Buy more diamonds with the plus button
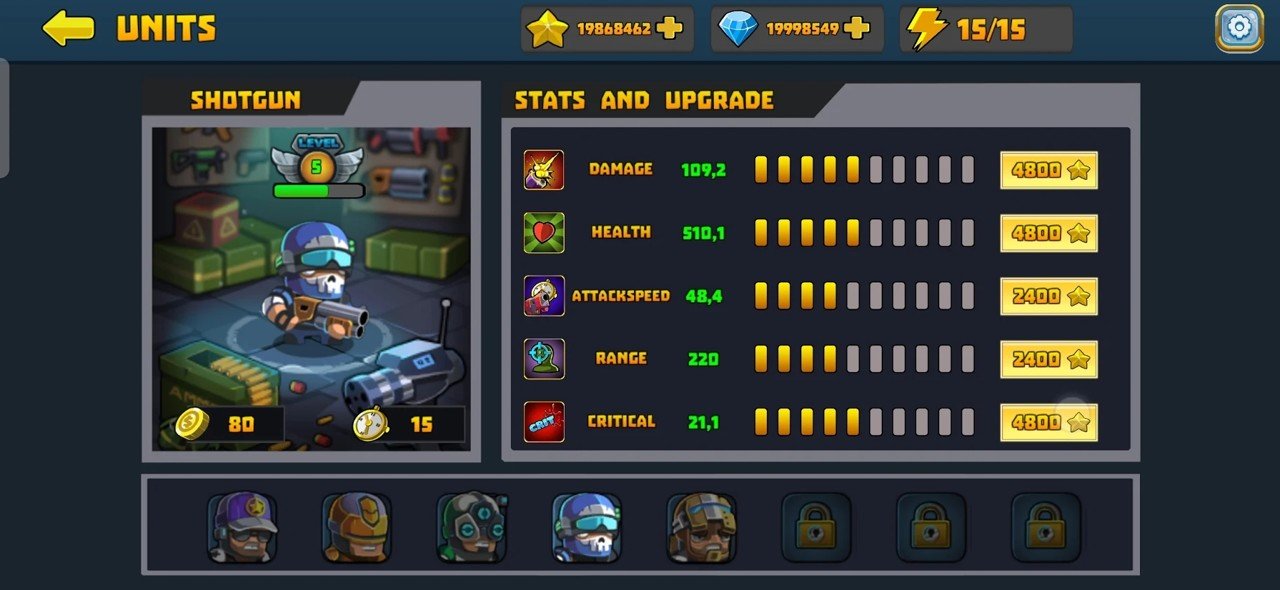 [x=857, y=28]
